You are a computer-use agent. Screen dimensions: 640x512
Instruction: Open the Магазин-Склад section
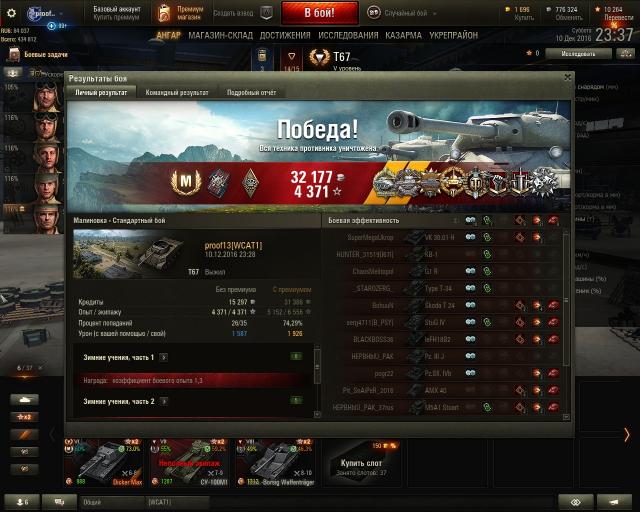pyautogui.click(x=220, y=35)
